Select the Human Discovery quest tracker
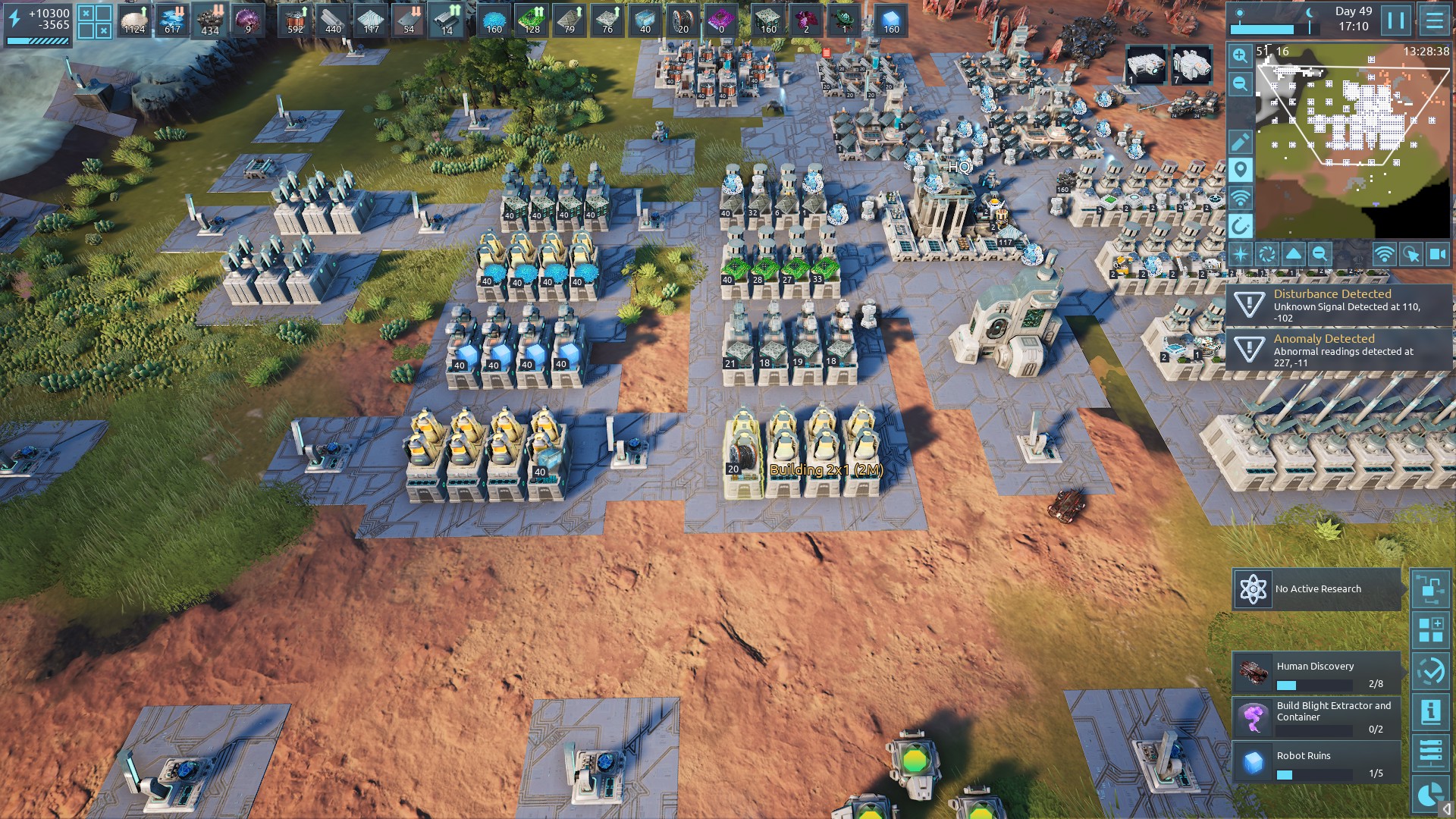This screenshot has height=819, width=1456. click(x=1316, y=673)
